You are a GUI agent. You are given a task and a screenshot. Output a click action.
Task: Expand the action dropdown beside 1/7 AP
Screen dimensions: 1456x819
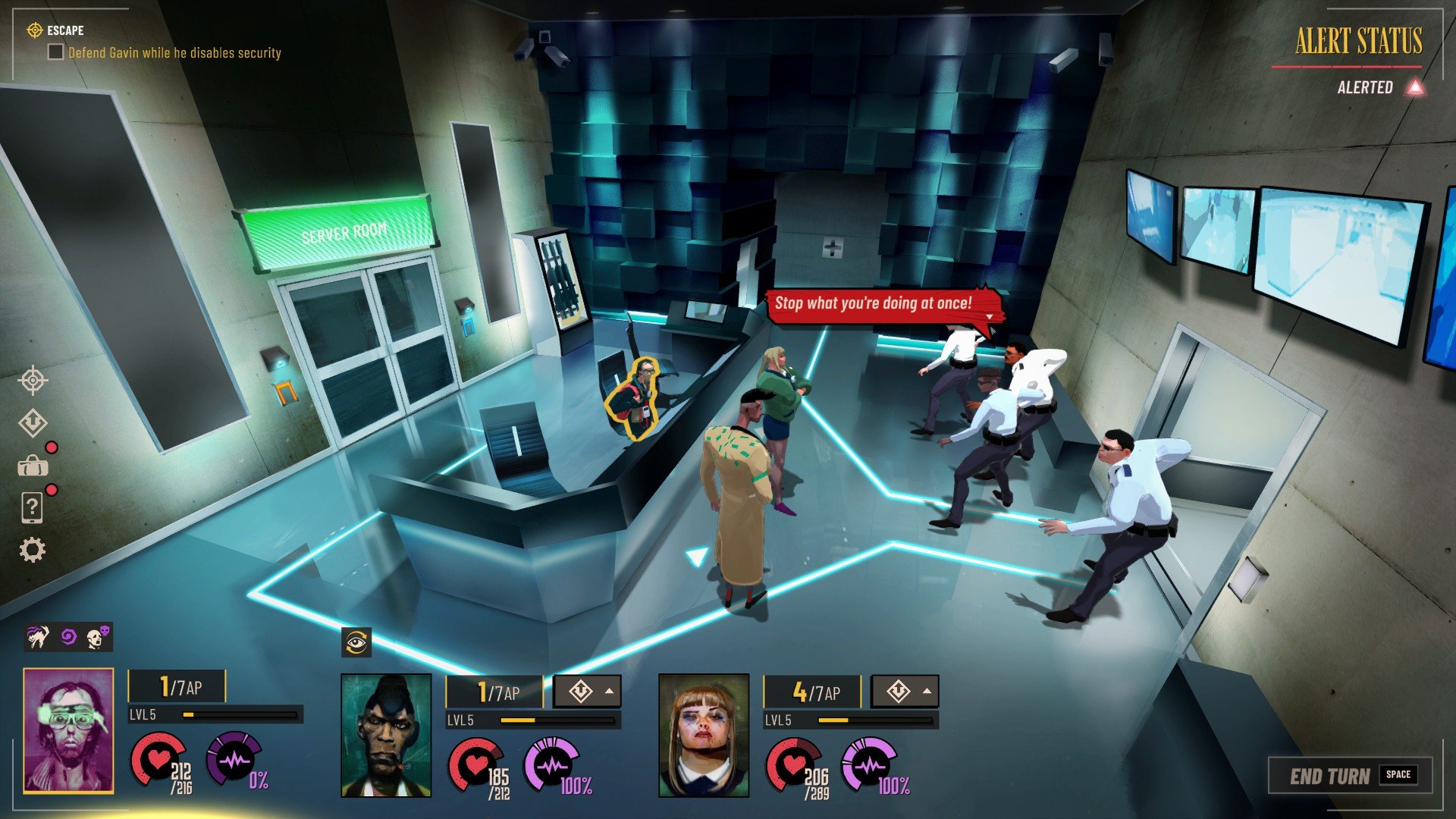[x=588, y=692]
